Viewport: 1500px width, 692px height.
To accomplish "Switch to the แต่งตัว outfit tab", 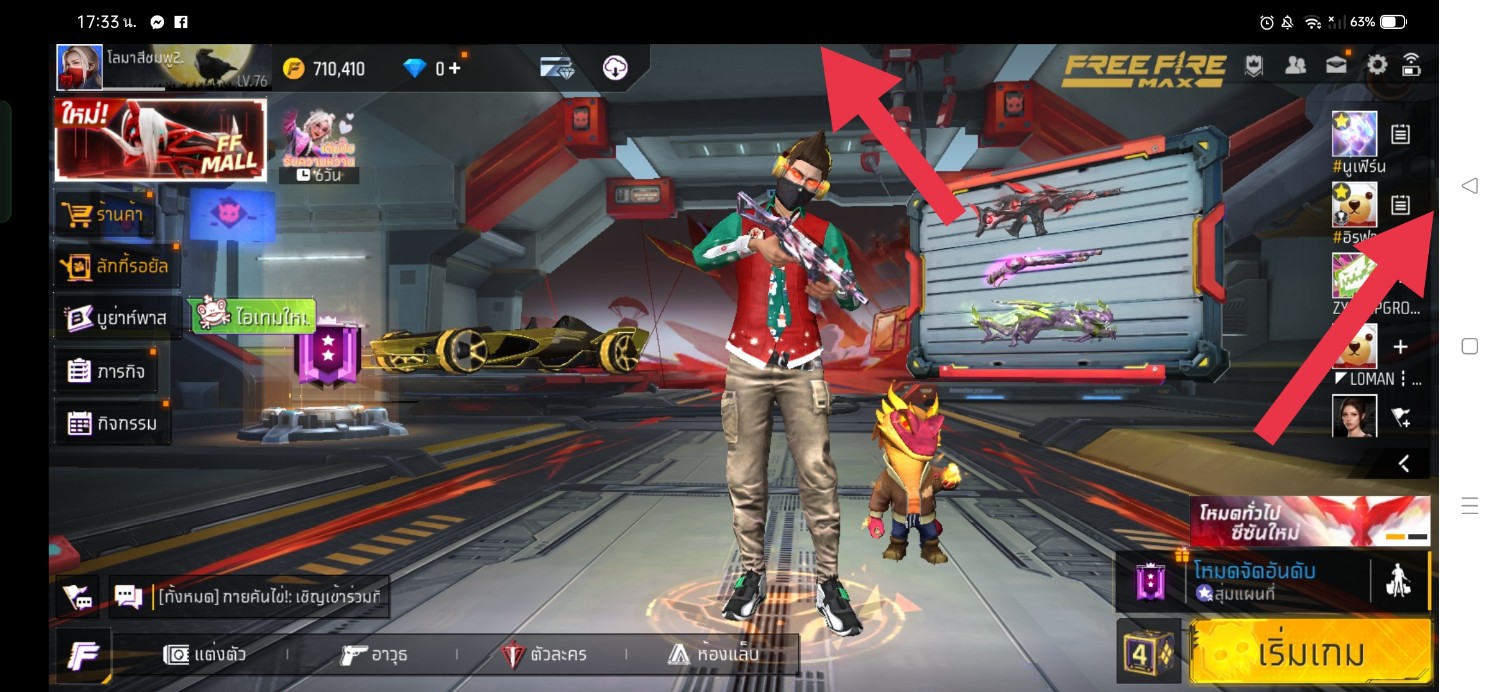I will 206,655.
